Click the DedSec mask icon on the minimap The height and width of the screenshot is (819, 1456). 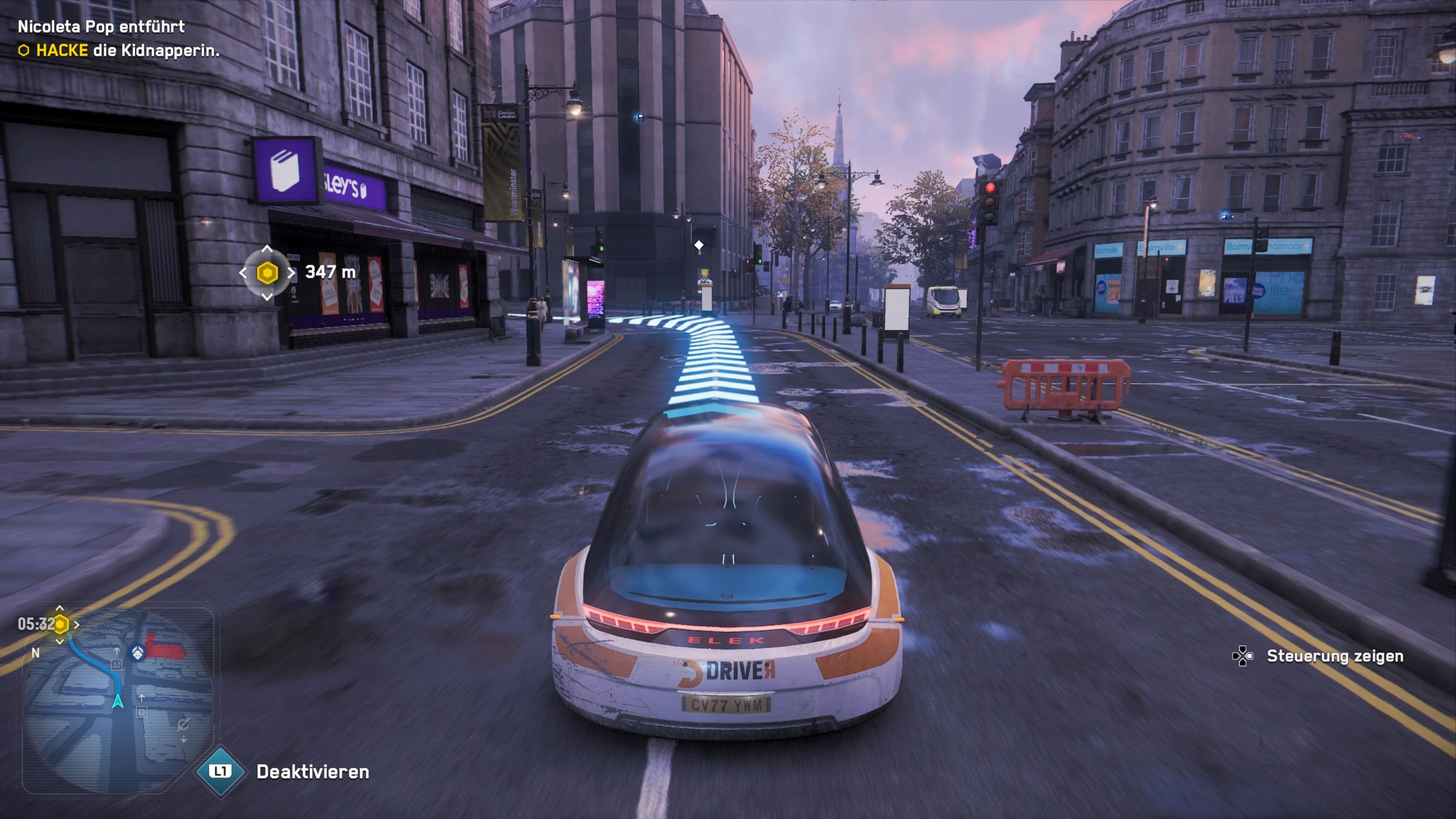[x=137, y=652]
